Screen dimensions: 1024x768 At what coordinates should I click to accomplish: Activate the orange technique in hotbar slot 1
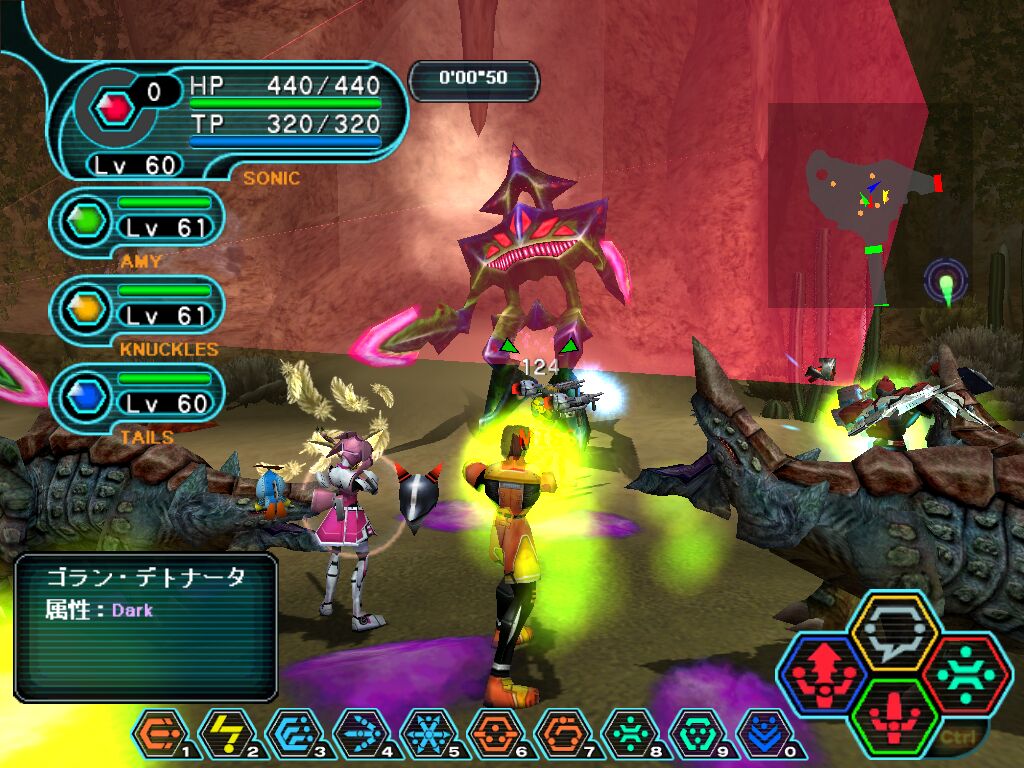(158, 737)
